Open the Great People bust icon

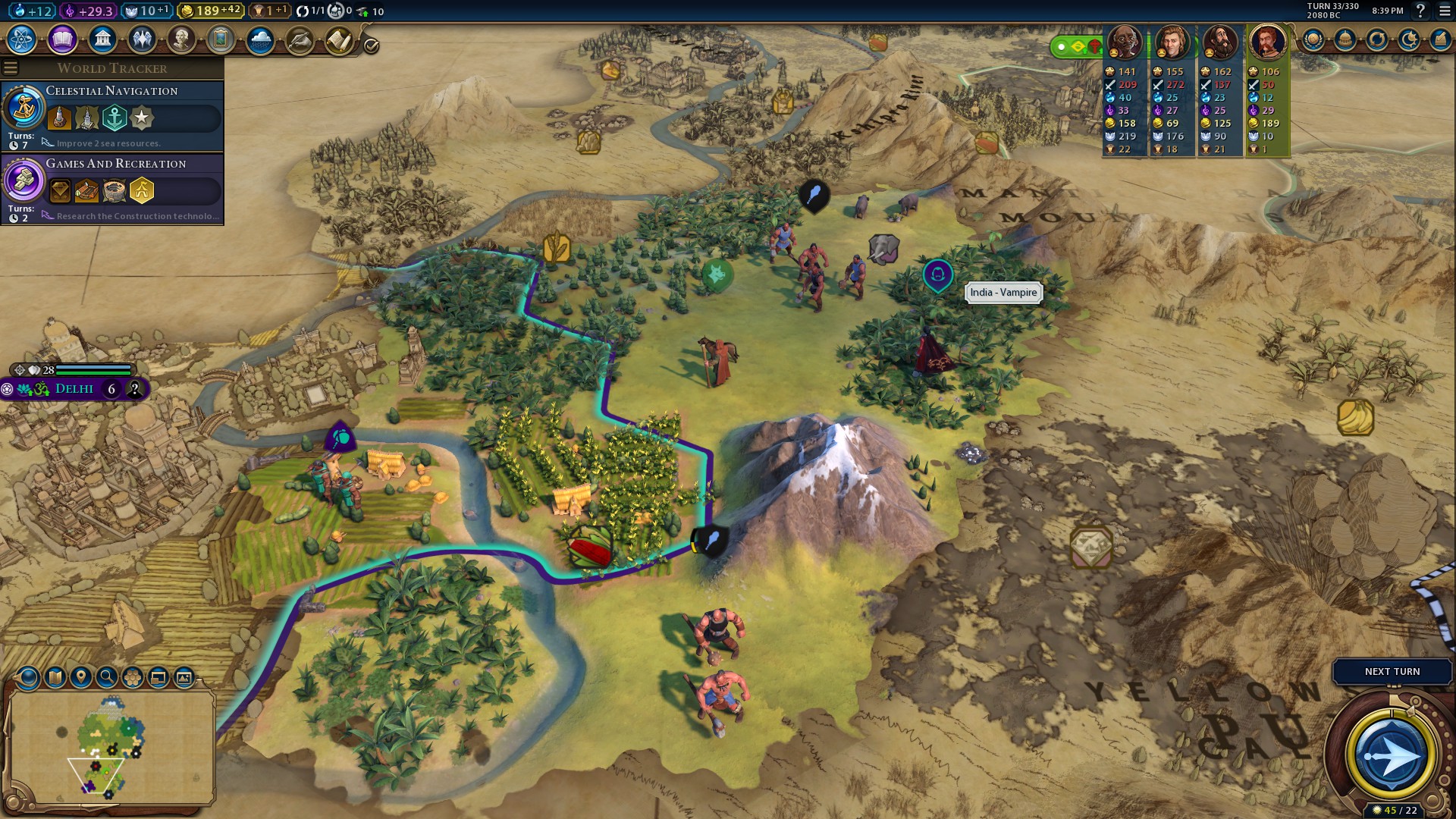[x=181, y=39]
